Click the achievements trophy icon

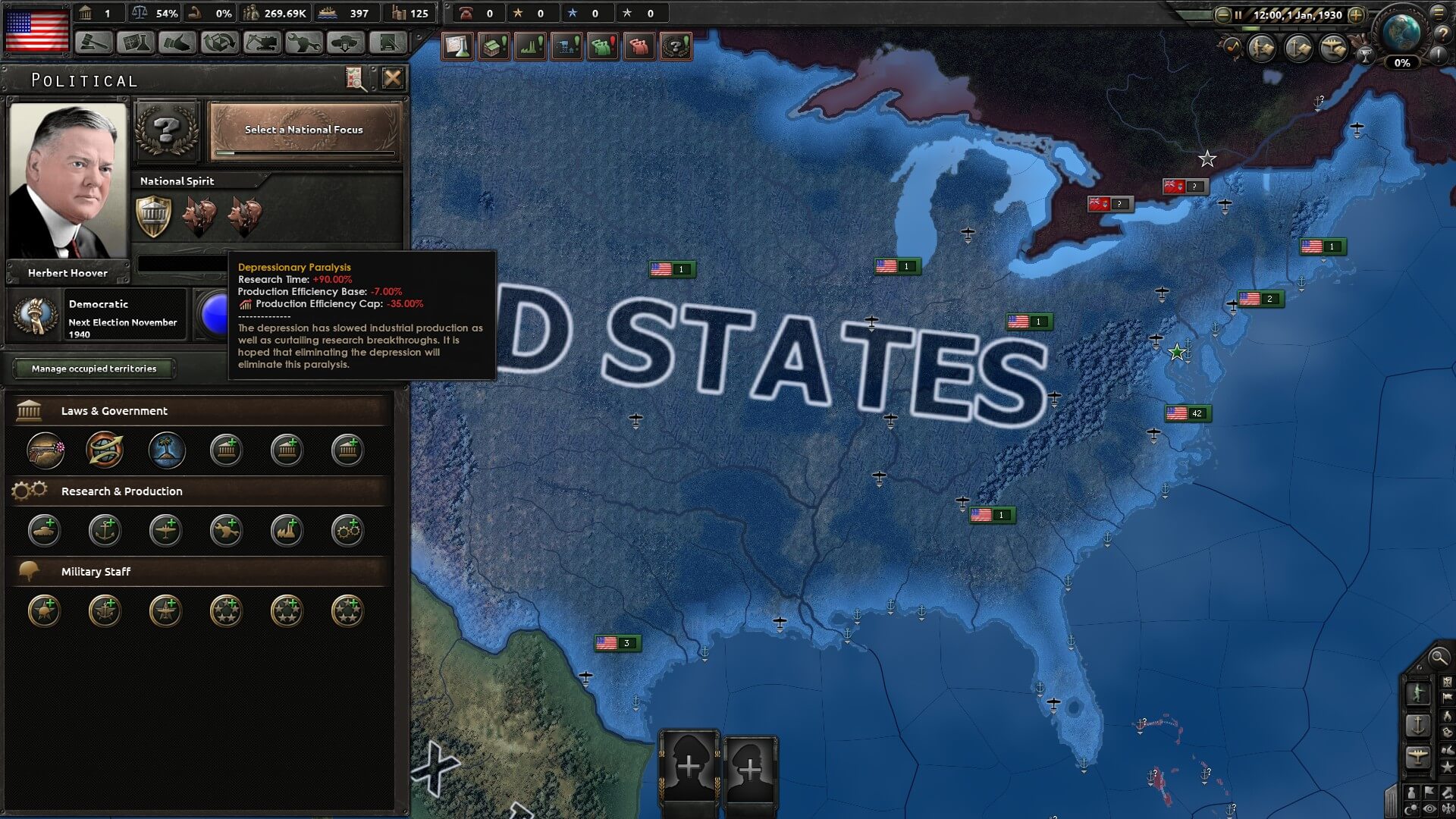[x=1366, y=56]
